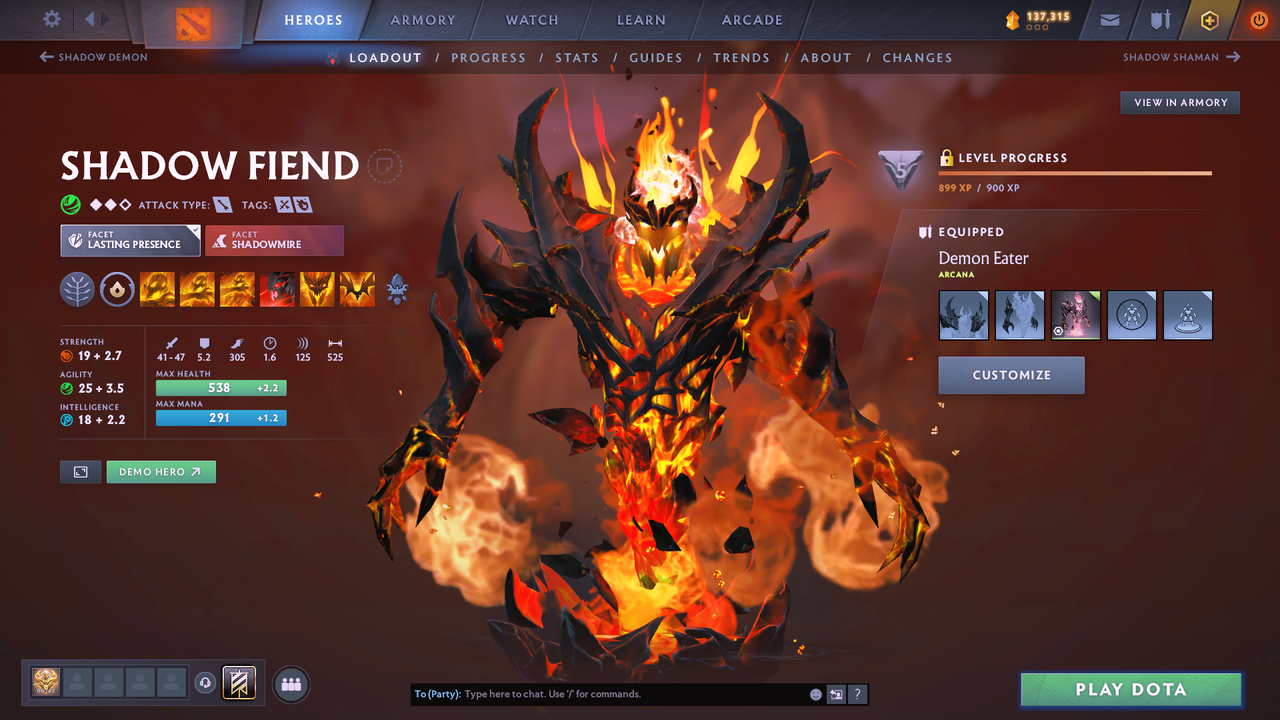
Task: Select the Necromastery ability icon
Action: pyautogui.click(x=277, y=290)
